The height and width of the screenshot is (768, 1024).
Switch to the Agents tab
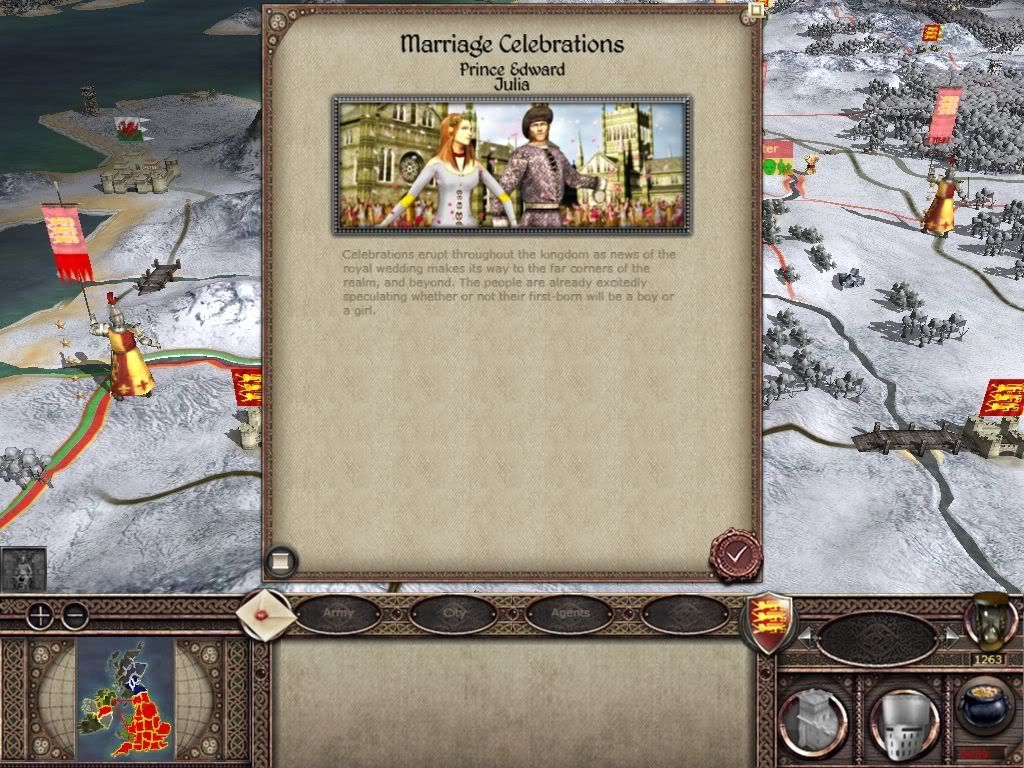coord(570,614)
